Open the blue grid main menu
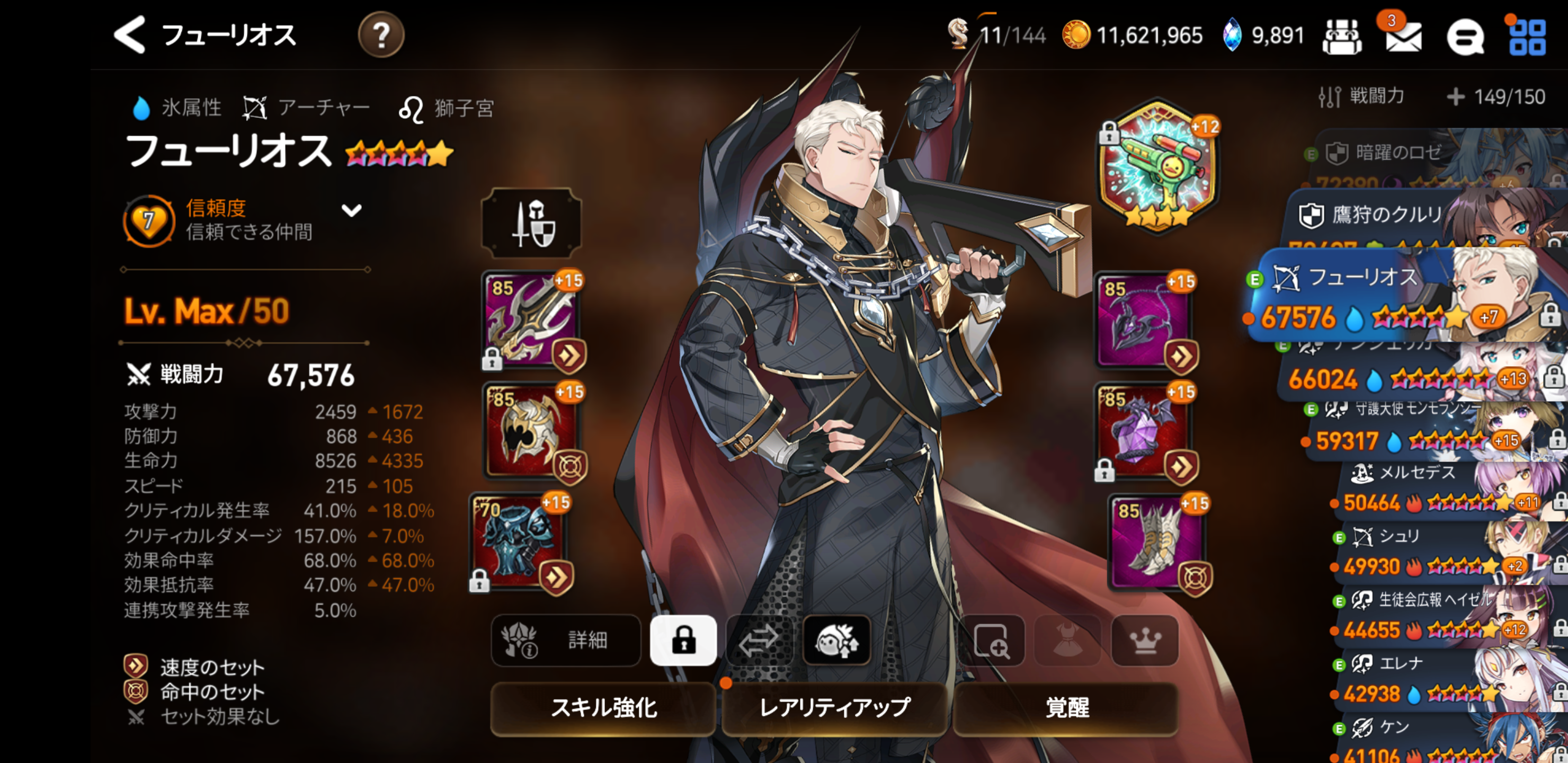Image resolution: width=1568 pixels, height=763 pixels. 1527,38
